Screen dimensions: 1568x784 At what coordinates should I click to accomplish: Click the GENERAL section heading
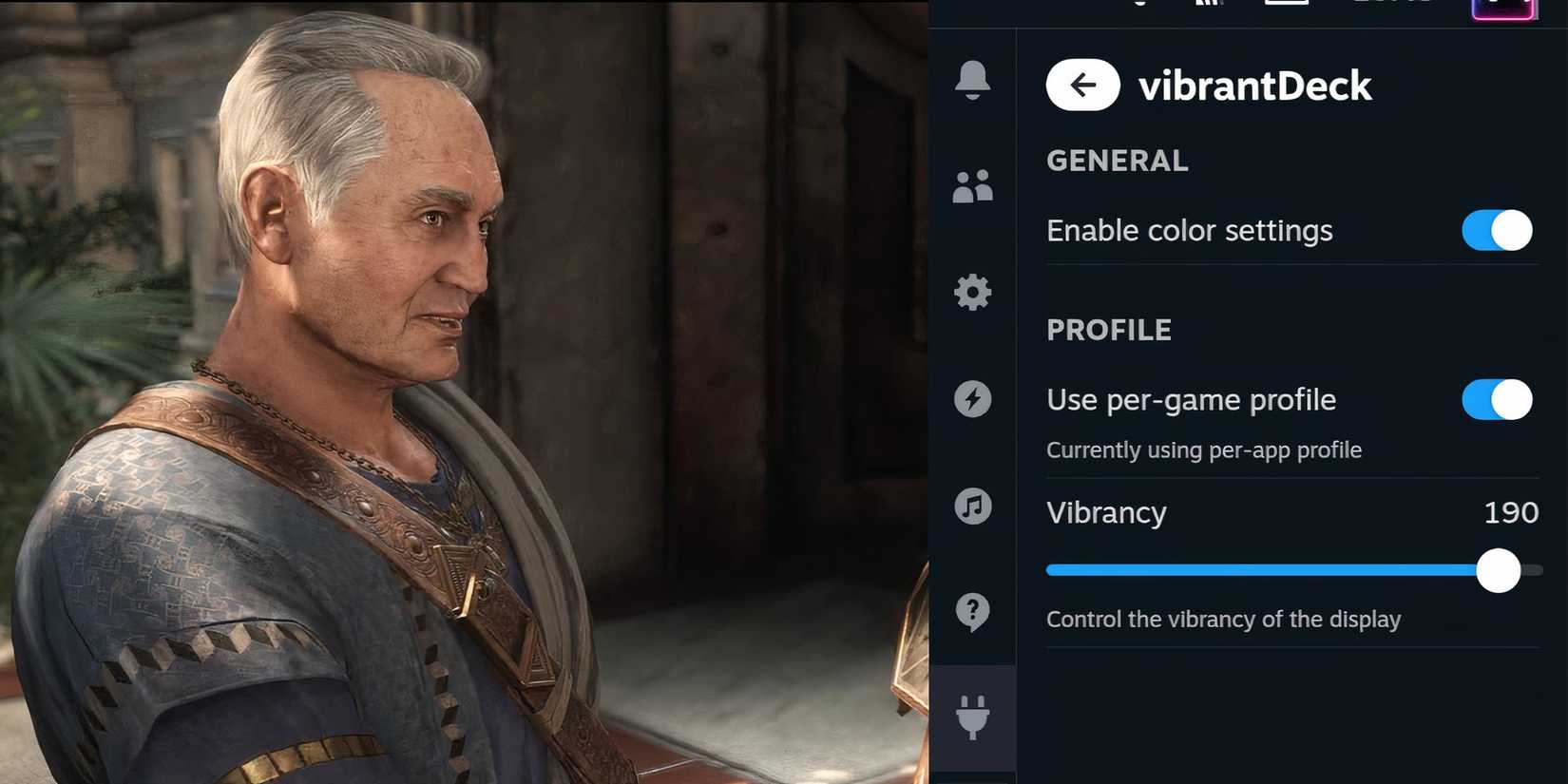[x=1117, y=160]
